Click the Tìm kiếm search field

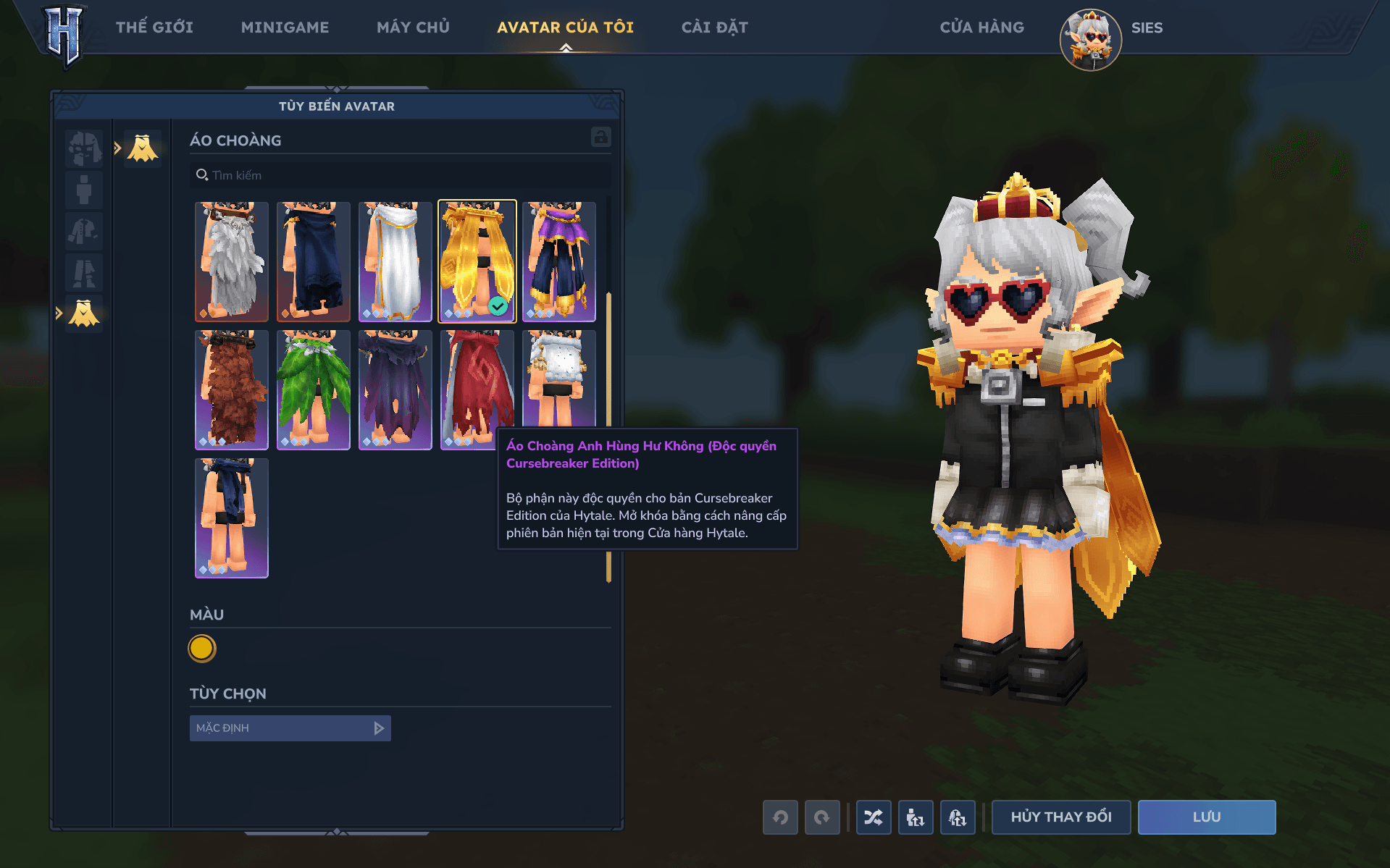pos(402,175)
